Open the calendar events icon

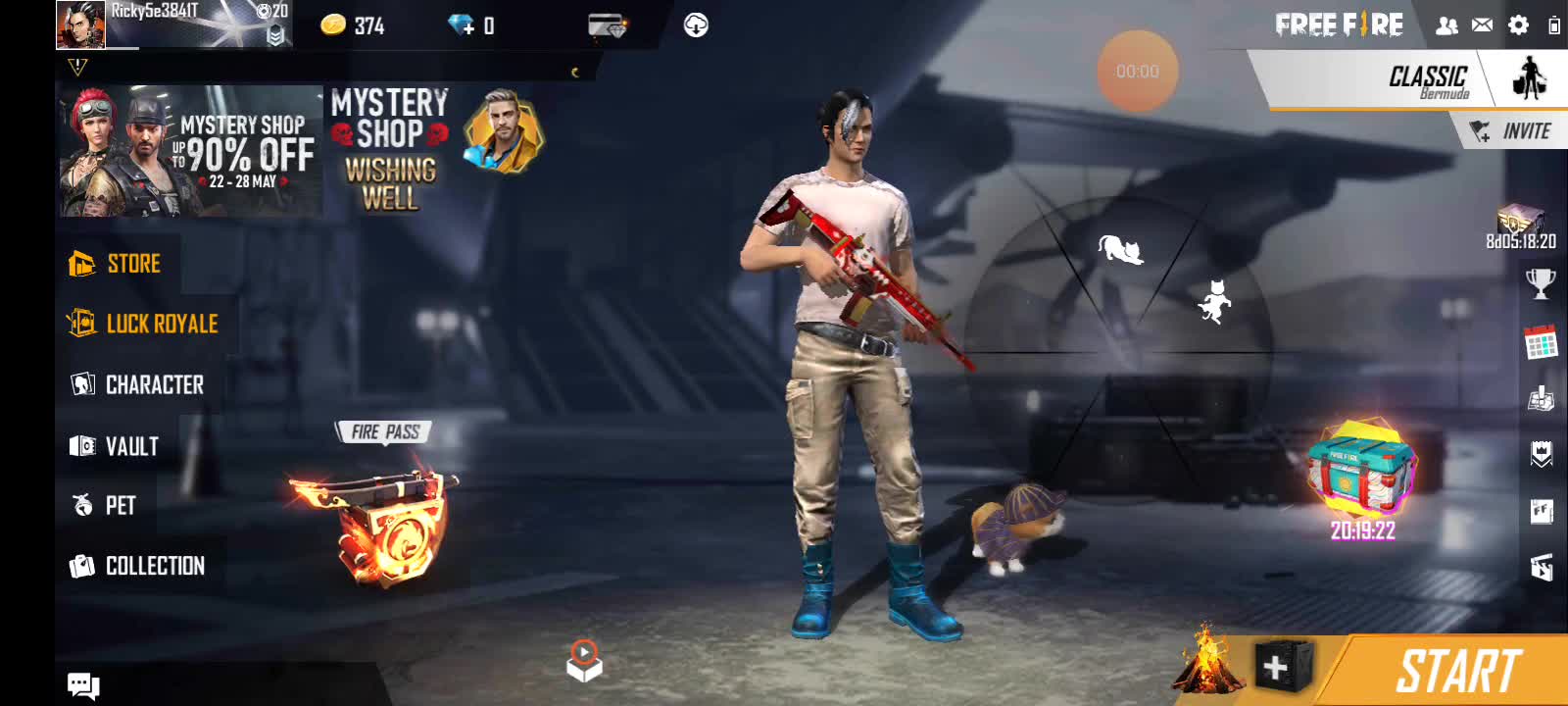pyautogui.click(x=1541, y=342)
